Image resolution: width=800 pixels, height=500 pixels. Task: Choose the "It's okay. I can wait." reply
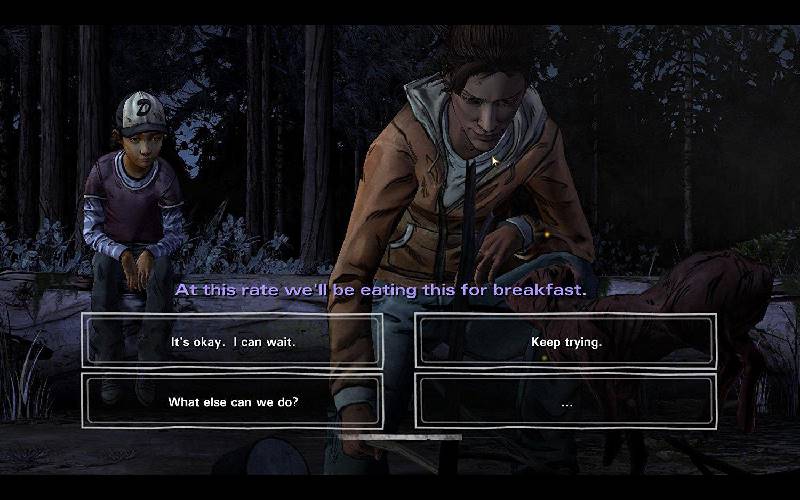pos(233,341)
